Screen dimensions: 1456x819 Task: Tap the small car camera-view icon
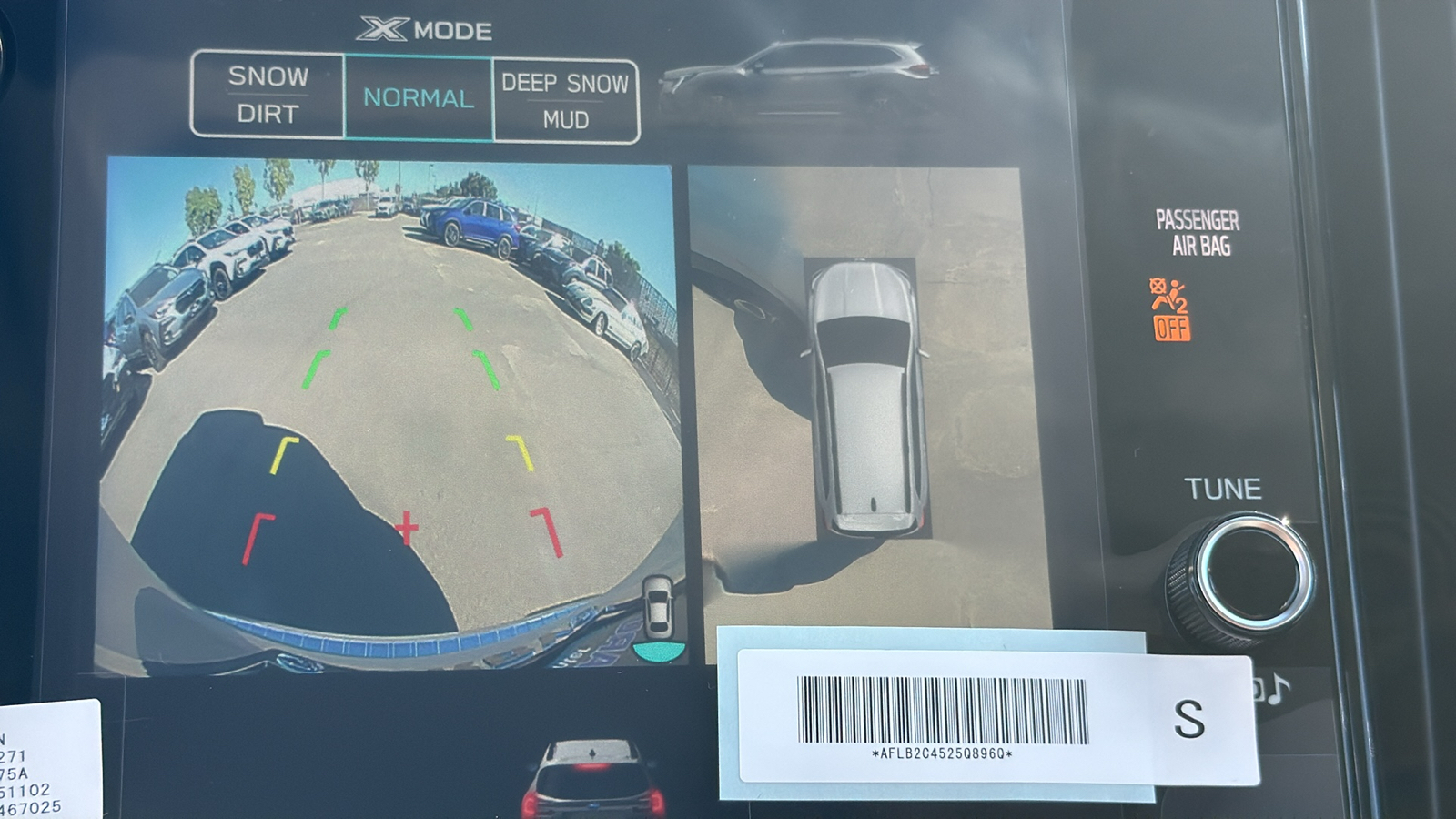pos(658,608)
